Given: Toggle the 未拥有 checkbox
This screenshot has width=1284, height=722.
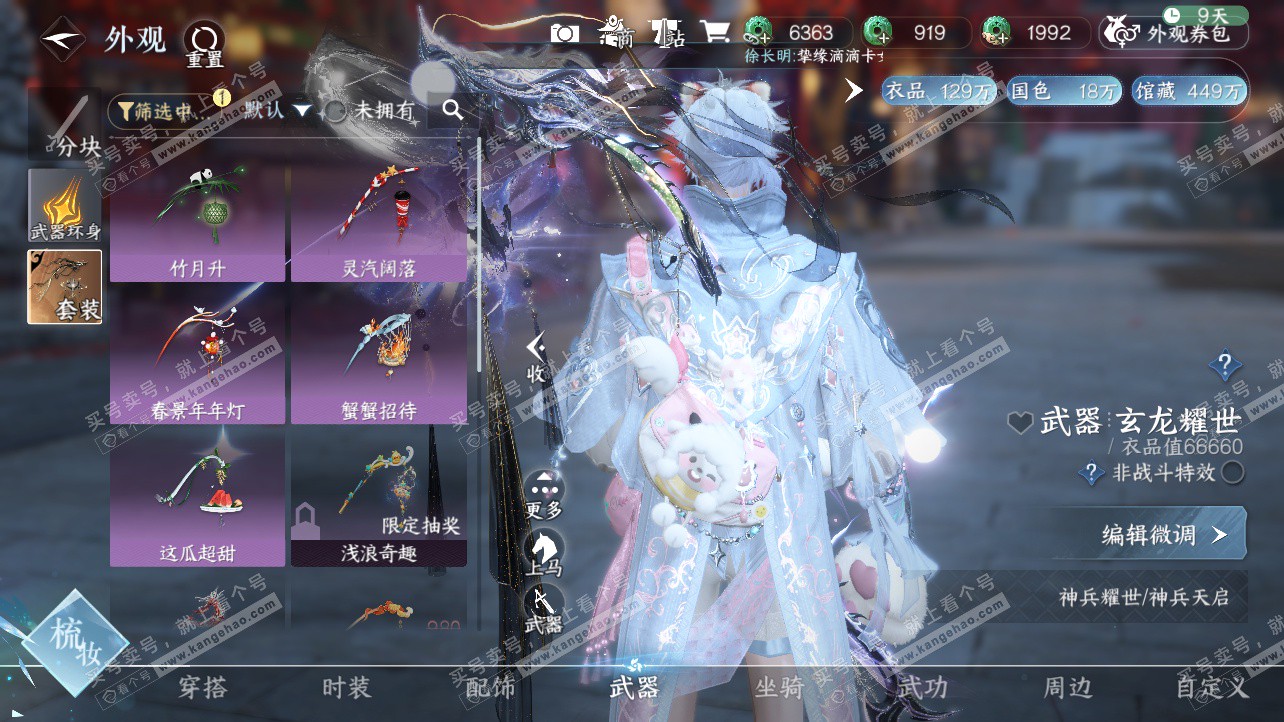Looking at the screenshot, I should click(337, 111).
